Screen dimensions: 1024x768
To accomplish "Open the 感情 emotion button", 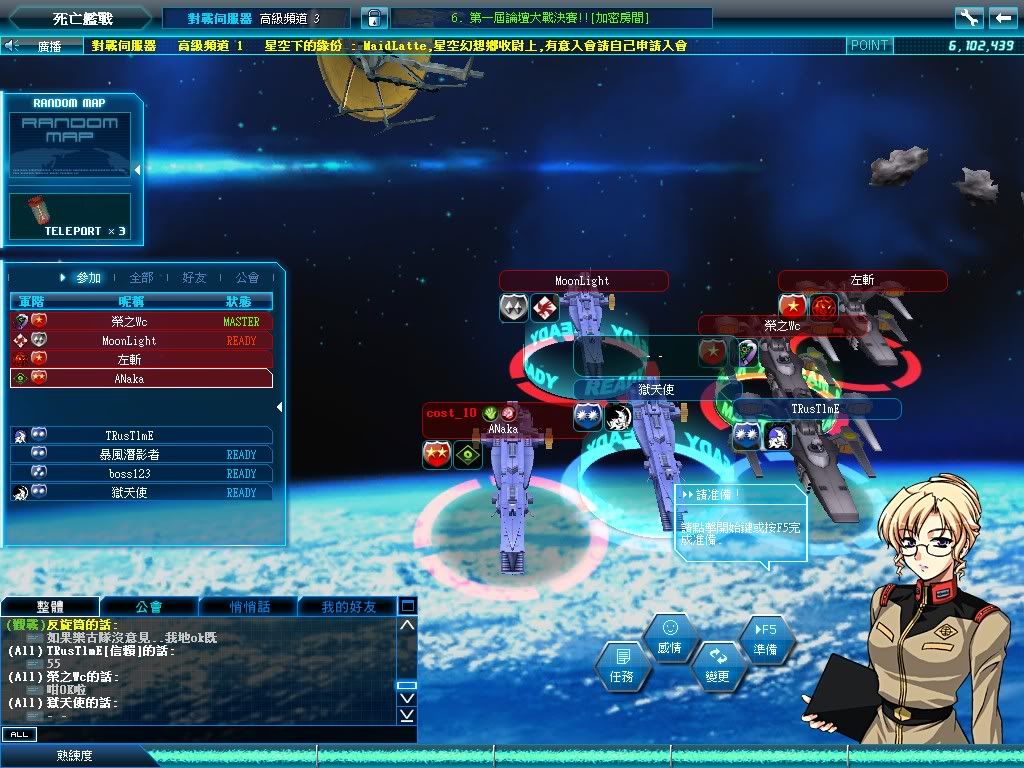I will pos(670,637).
